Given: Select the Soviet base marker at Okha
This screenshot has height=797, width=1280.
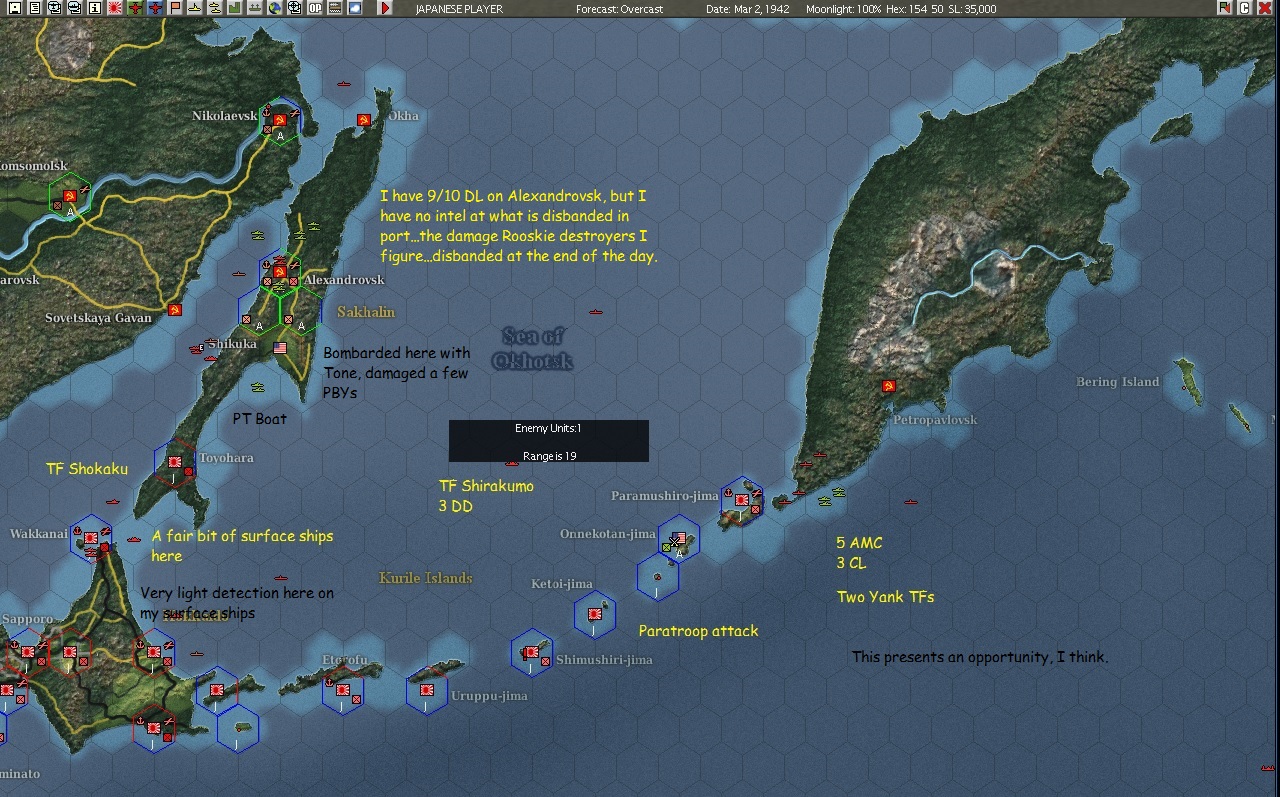Looking at the screenshot, I should [364, 120].
